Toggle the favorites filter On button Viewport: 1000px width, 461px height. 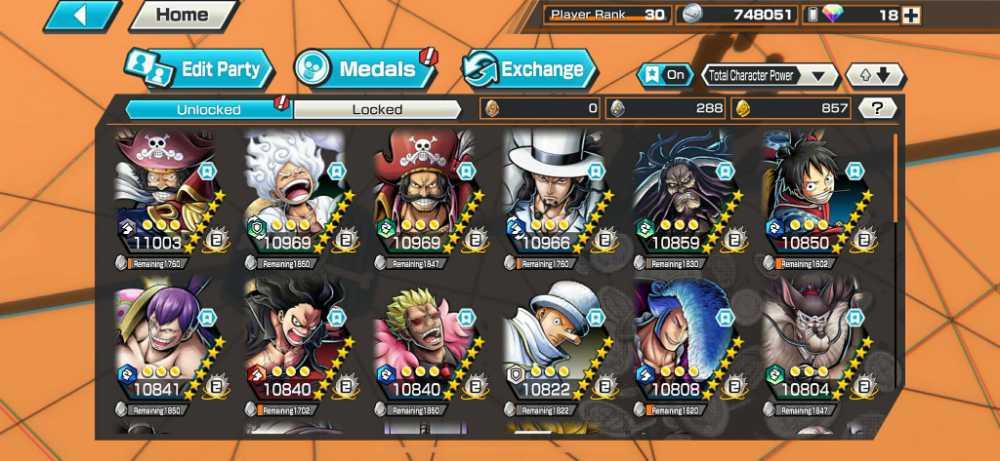click(x=665, y=75)
